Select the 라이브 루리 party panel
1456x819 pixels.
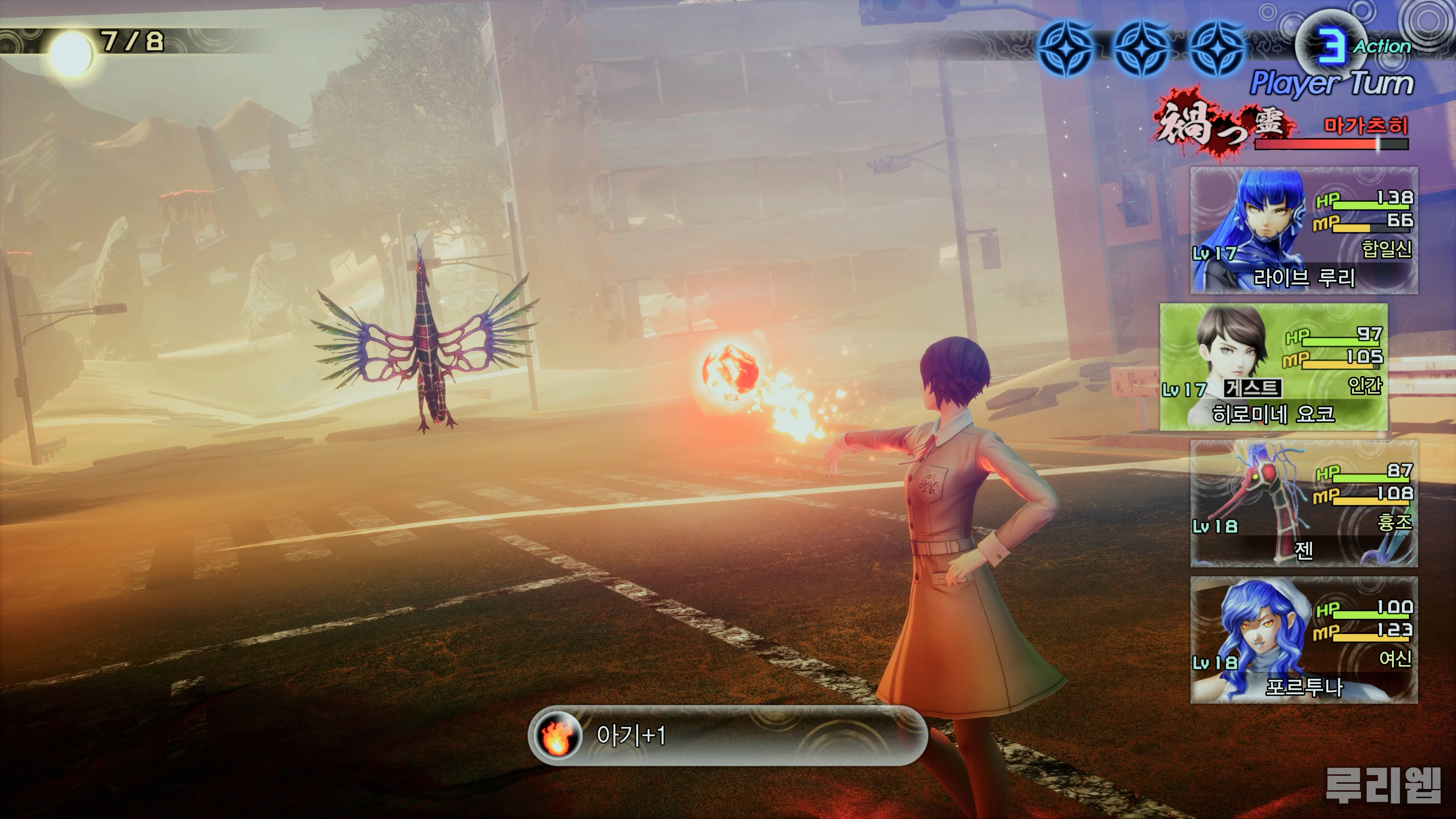[x=1304, y=231]
